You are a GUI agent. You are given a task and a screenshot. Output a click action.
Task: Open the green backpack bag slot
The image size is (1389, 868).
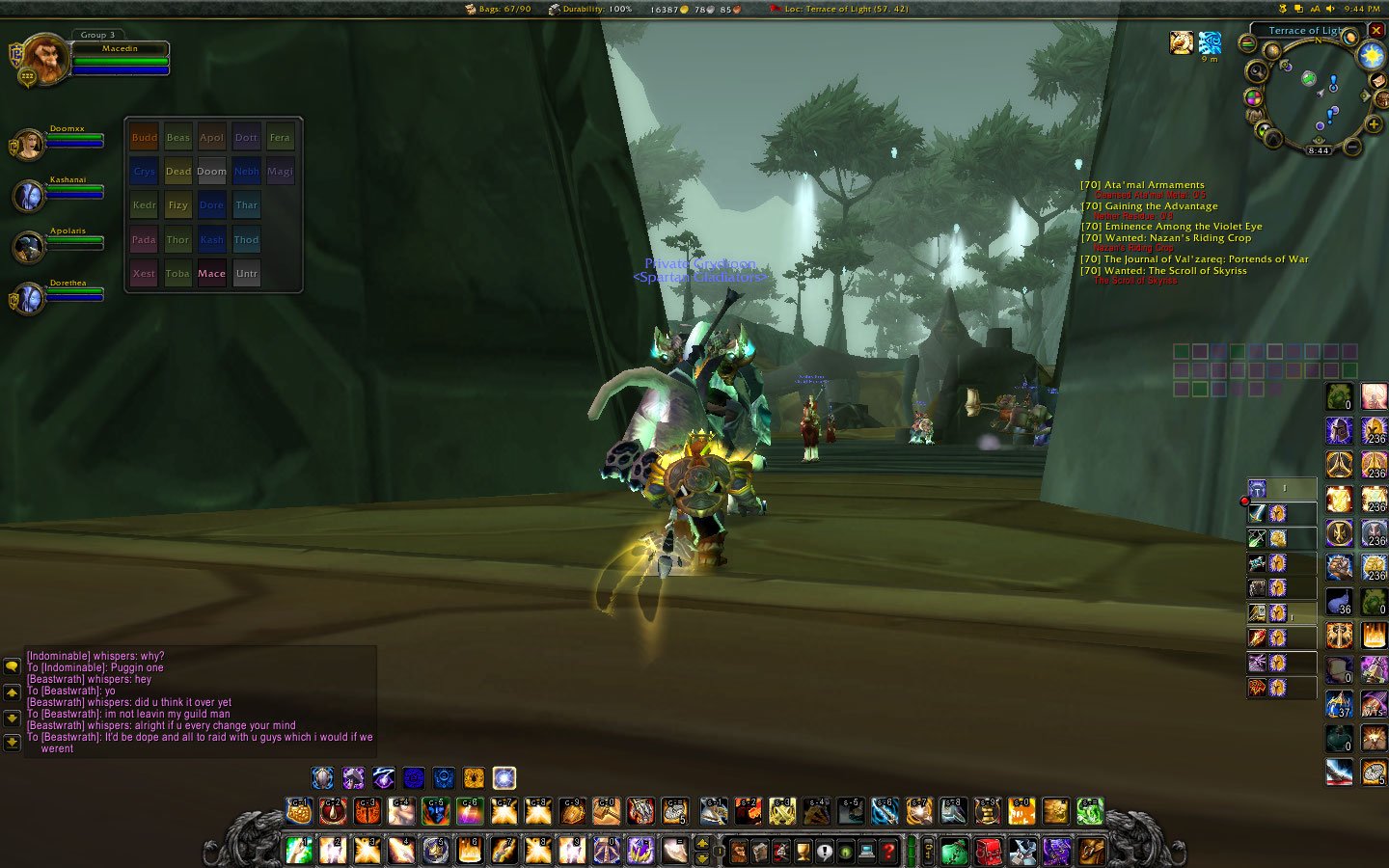point(953,852)
